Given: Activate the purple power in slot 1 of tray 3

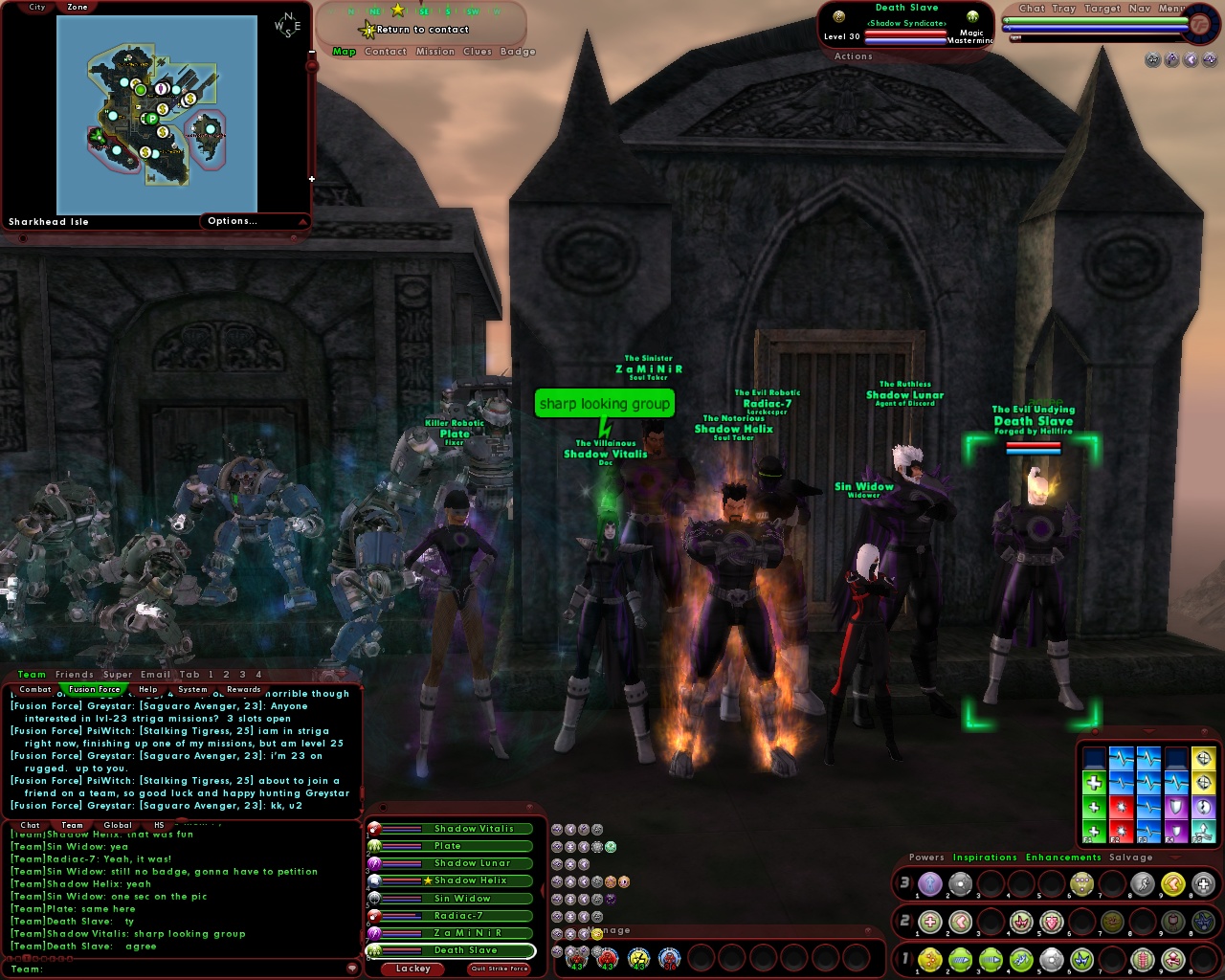Looking at the screenshot, I should (x=929, y=885).
